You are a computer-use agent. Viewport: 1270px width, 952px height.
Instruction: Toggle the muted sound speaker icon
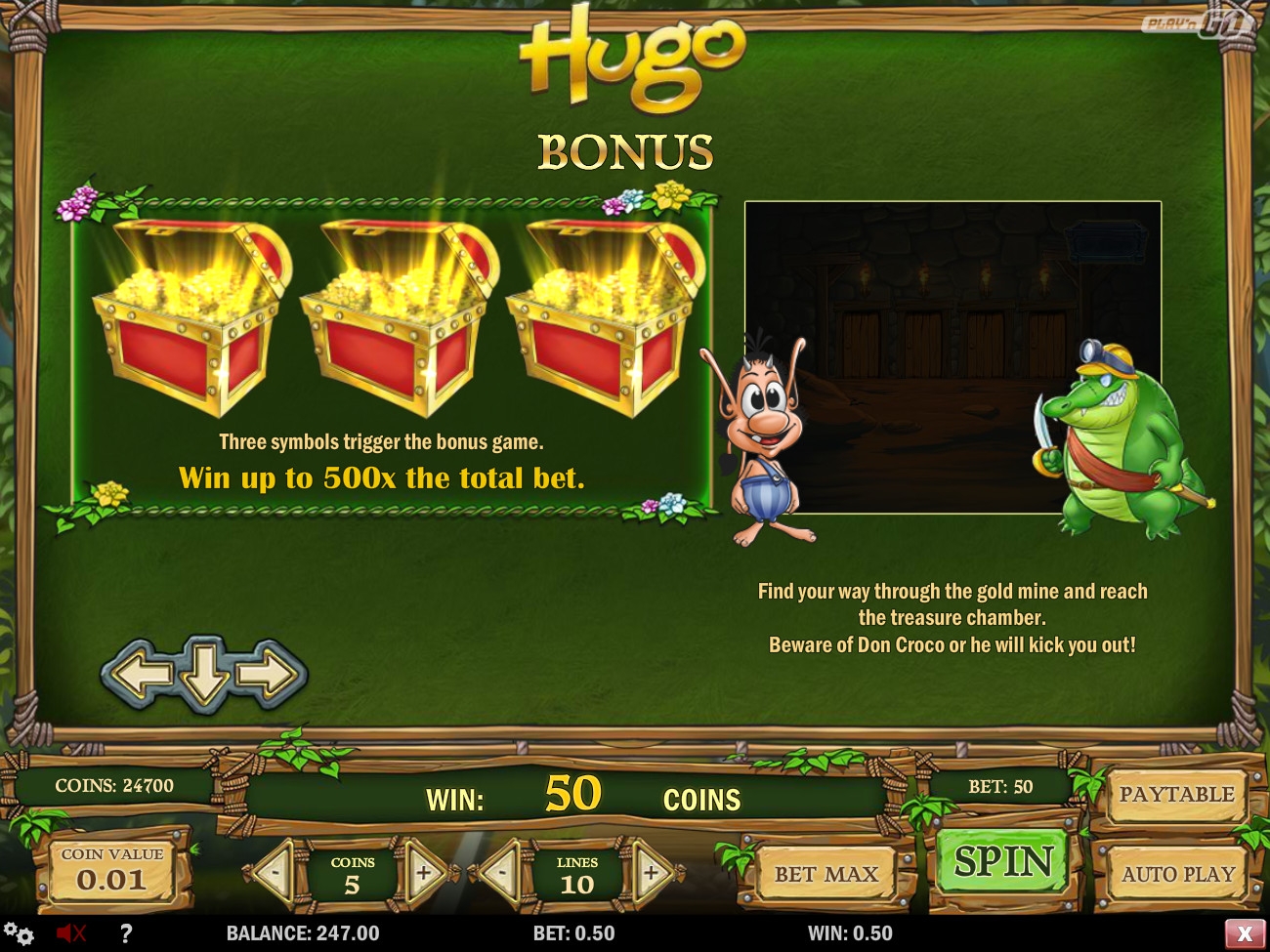click(71, 933)
